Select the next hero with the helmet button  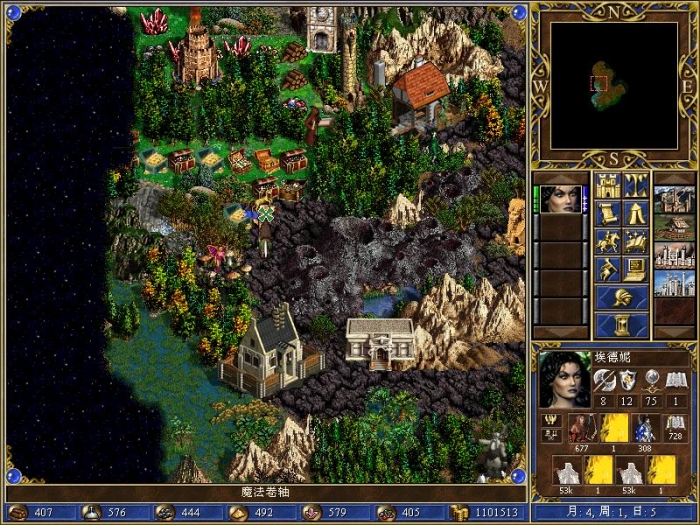[622, 297]
